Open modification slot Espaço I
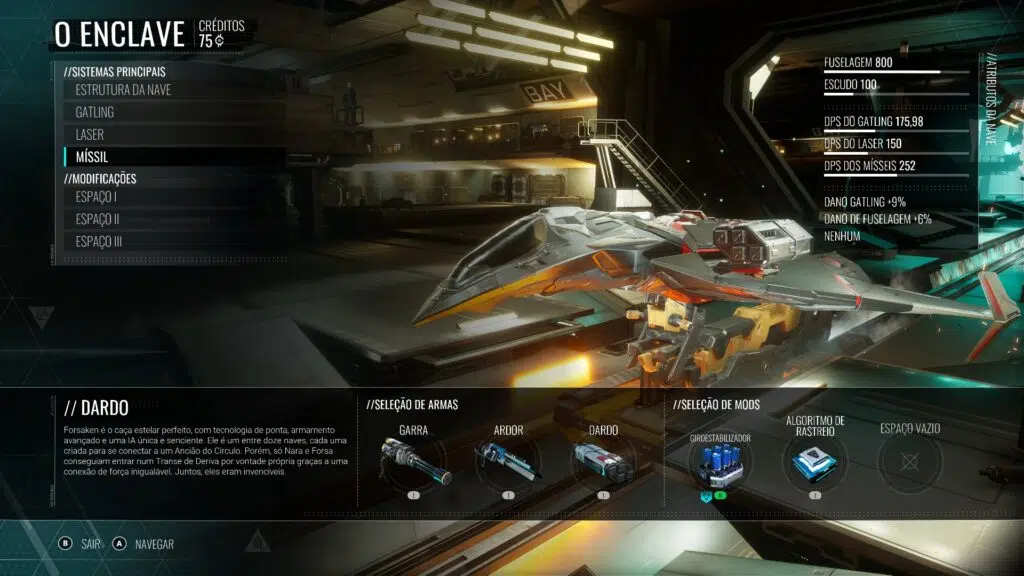 coord(97,197)
